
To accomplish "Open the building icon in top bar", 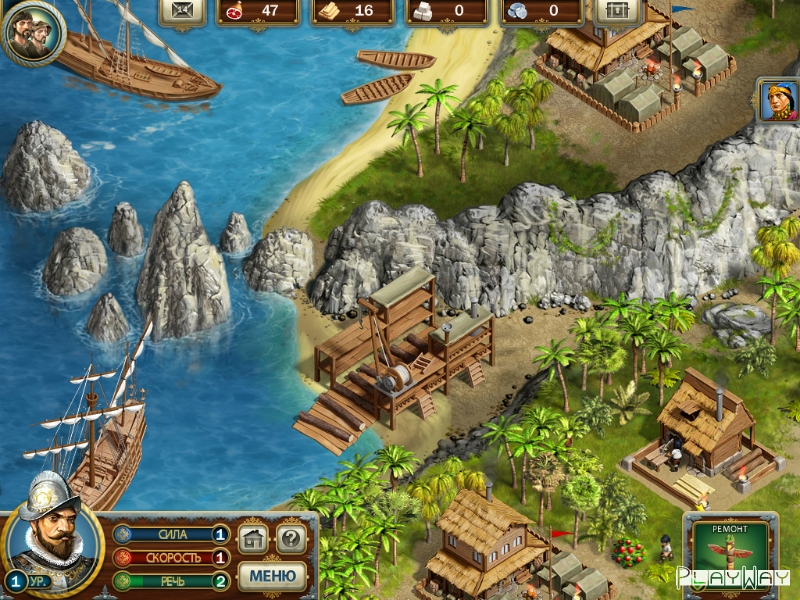I will pyautogui.click(x=618, y=11).
